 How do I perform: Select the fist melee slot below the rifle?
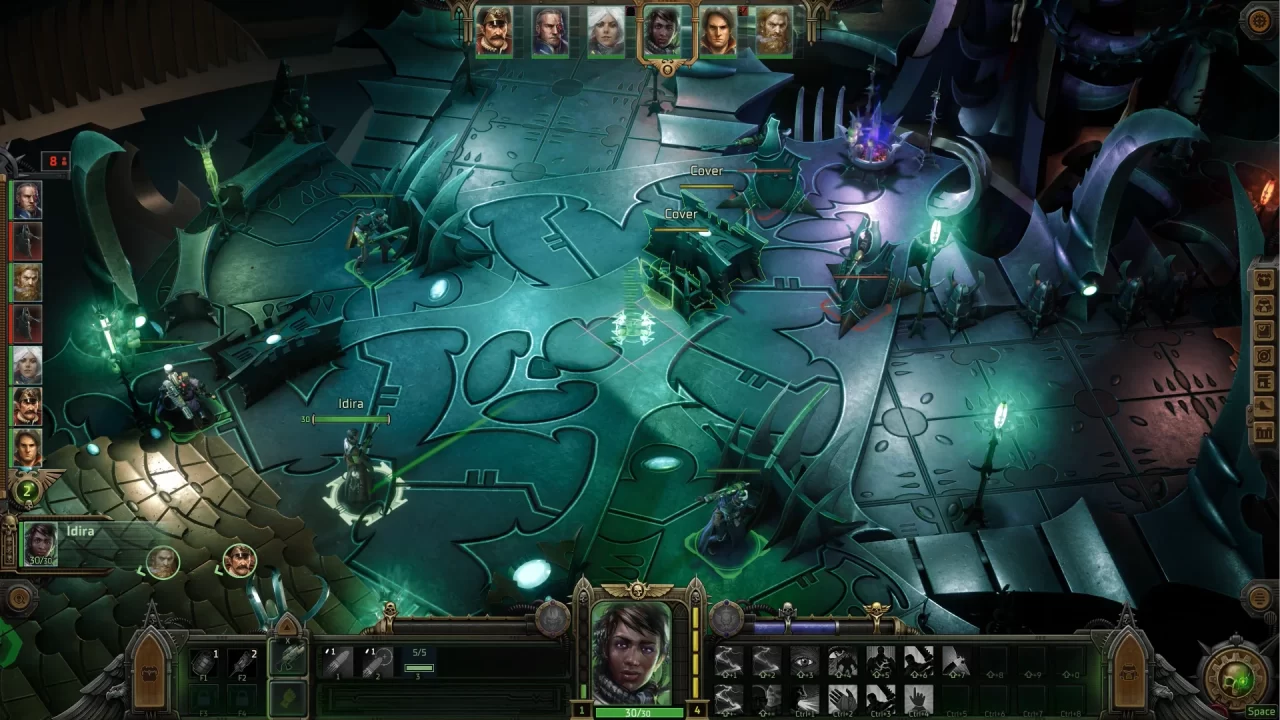[x=288, y=699]
